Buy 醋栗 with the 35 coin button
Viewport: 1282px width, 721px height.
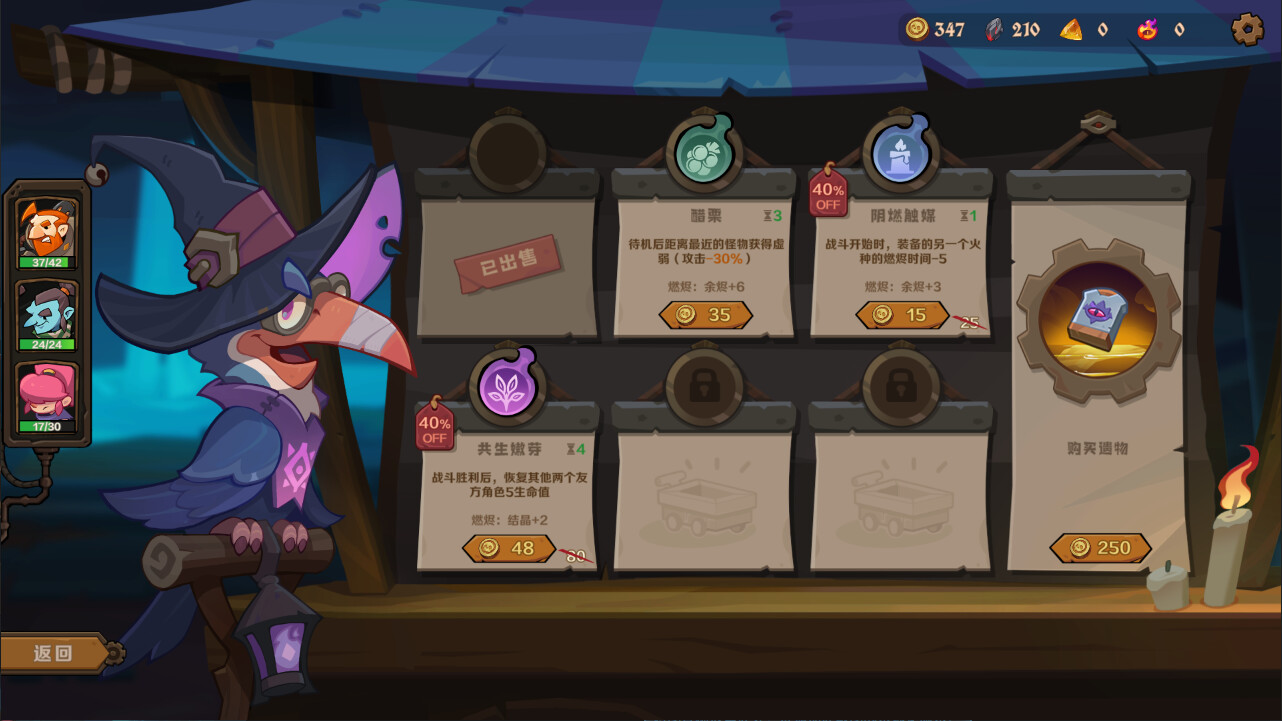[703, 315]
